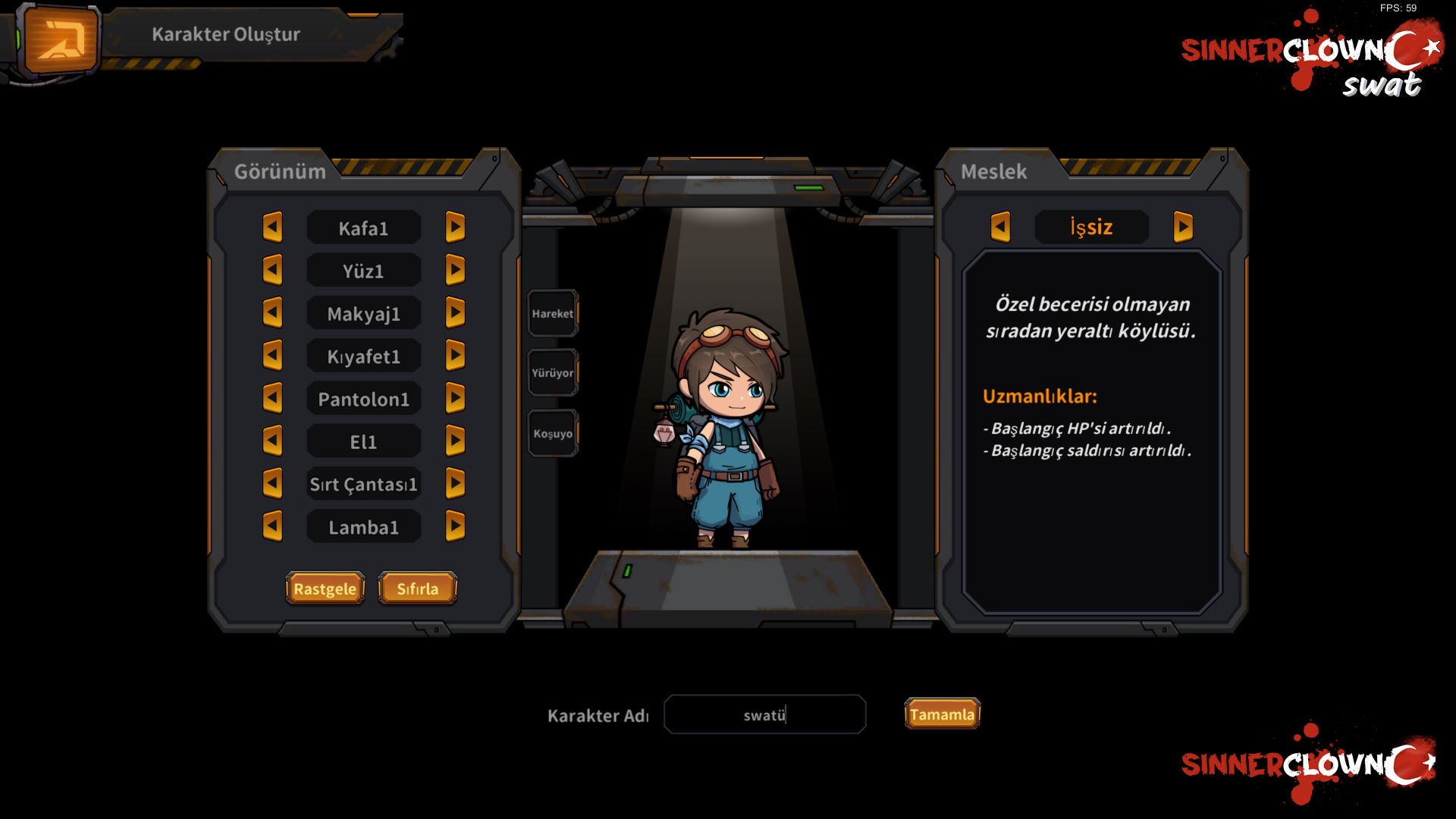1456x819 pixels.
Task: Switch to previous Lamba1 lamp
Action: coord(272,527)
